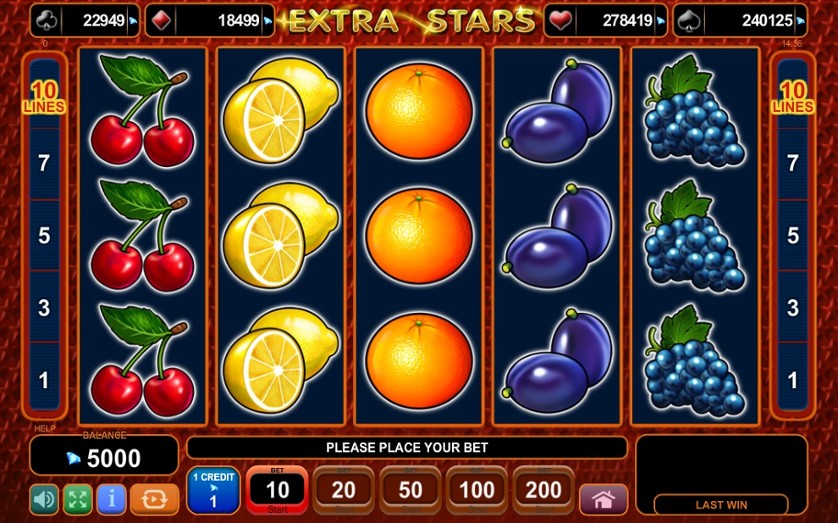Start a spin with bet 10

point(277,490)
